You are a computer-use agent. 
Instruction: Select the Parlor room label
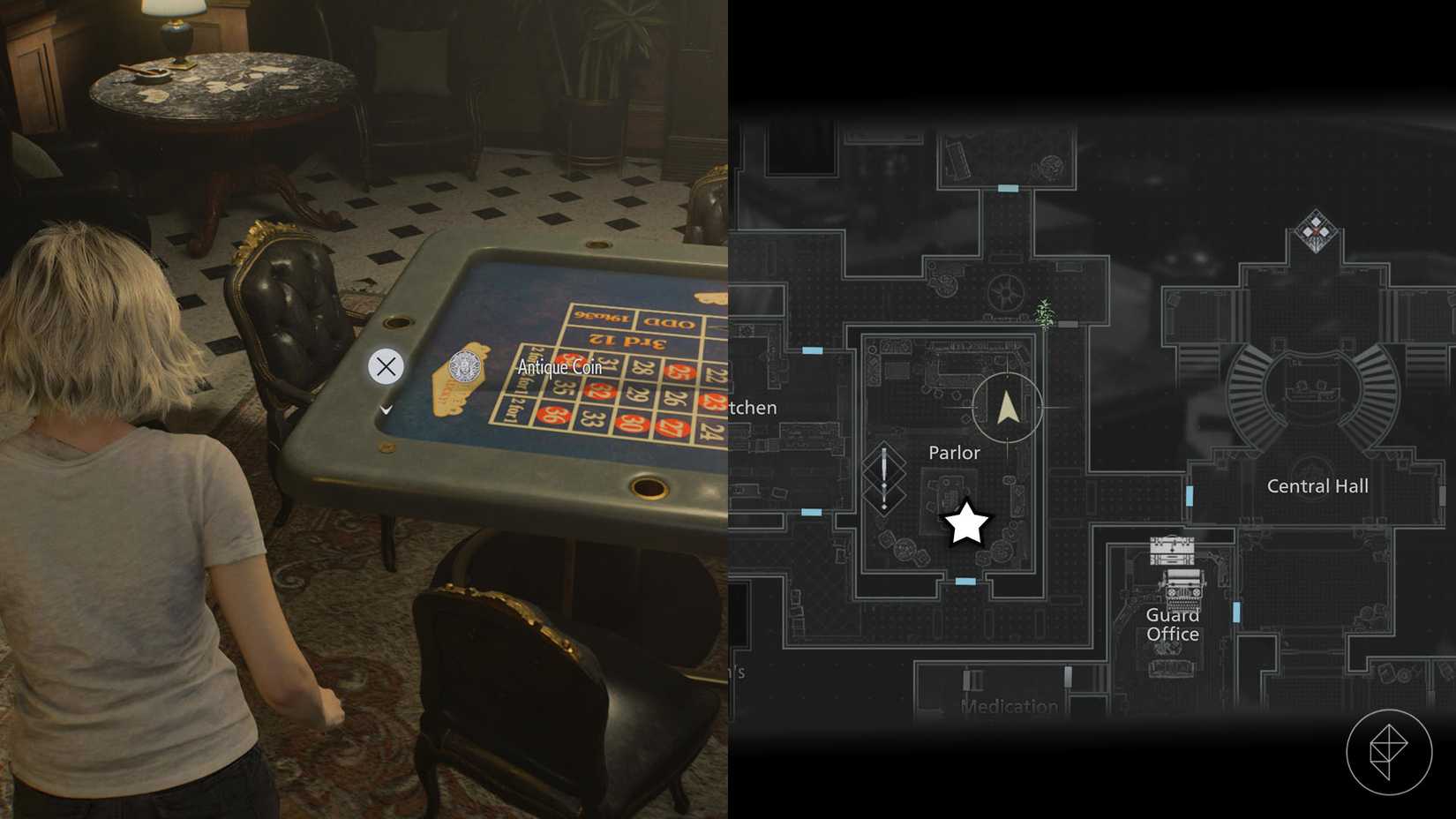click(x=954, y=453)
